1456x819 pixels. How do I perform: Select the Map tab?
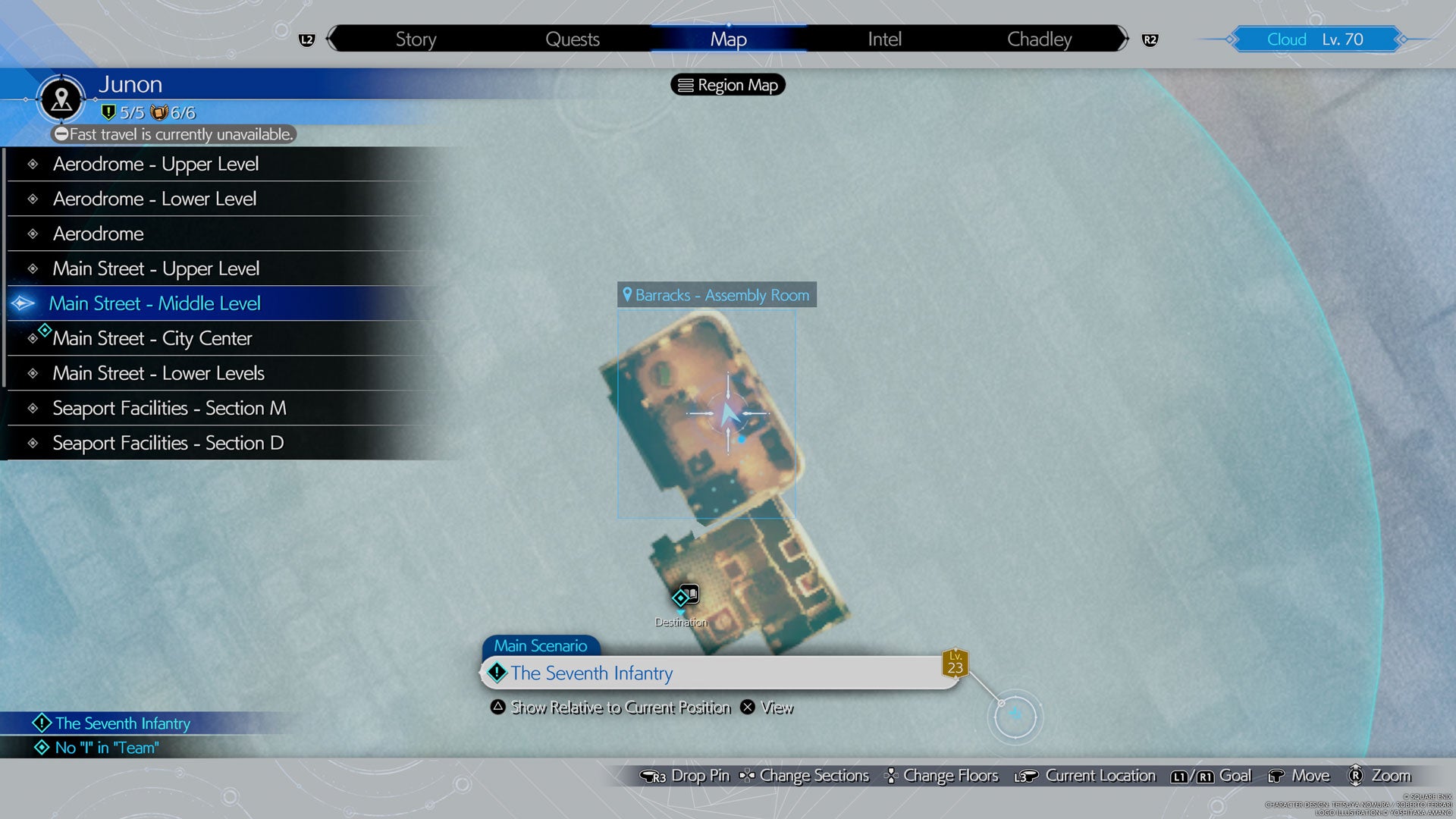point(728,39)
